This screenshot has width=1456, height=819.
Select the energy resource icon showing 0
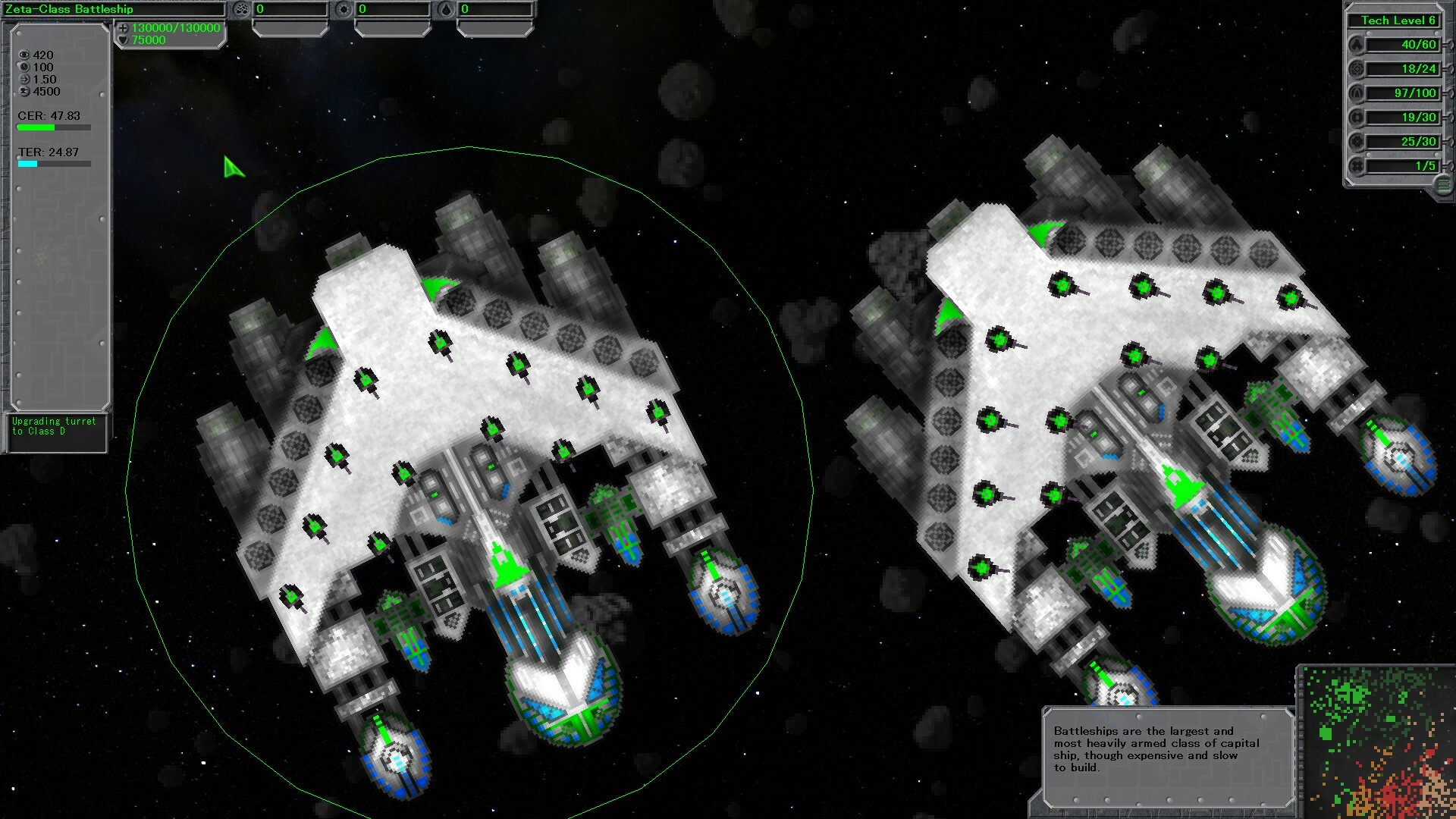tap(344, 10)
